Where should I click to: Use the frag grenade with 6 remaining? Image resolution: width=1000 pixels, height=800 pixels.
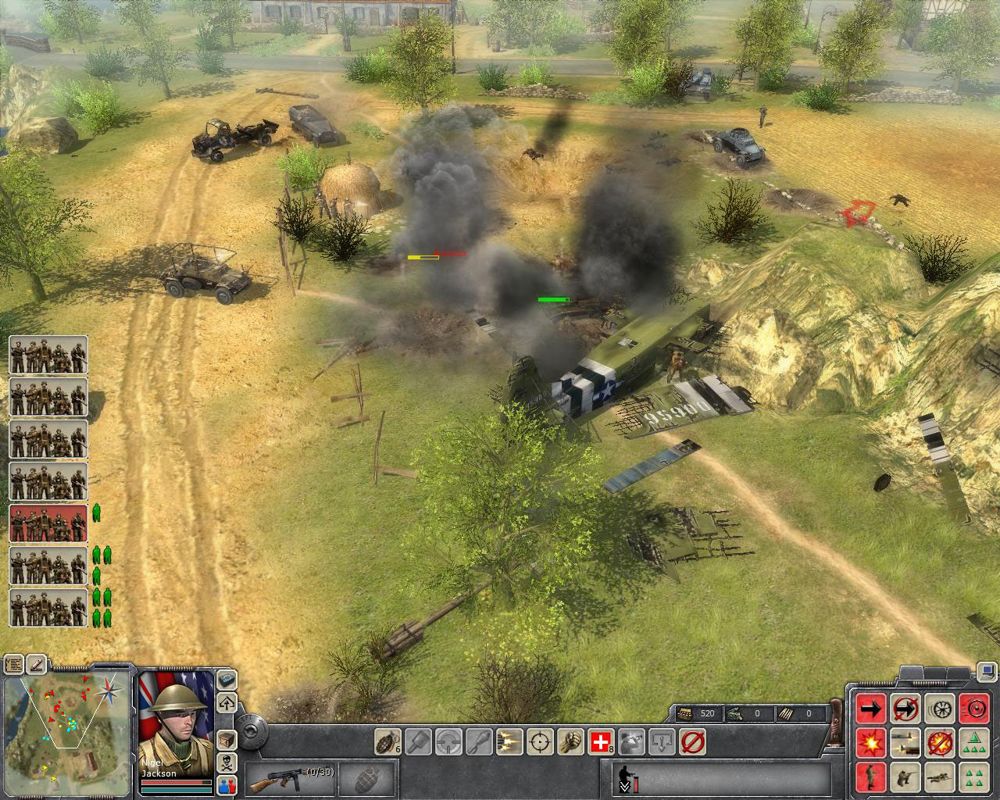click(386, 741)
